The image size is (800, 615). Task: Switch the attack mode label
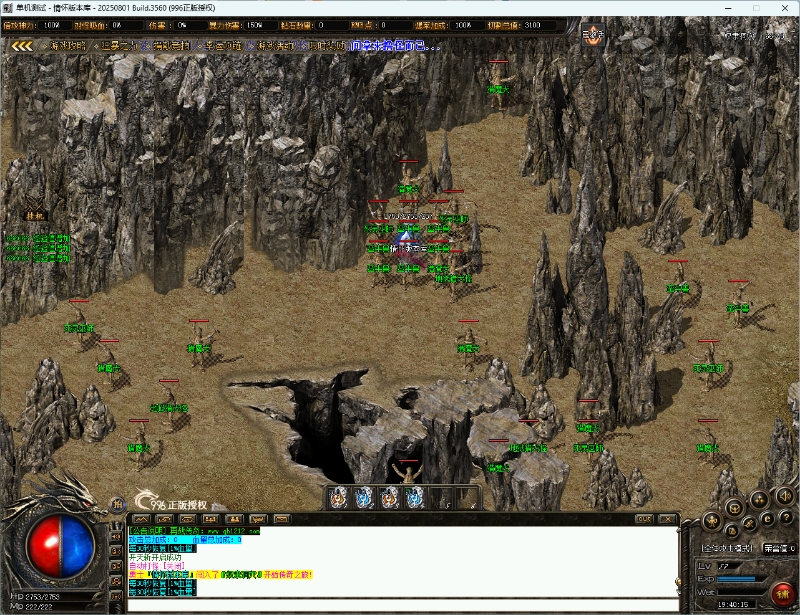point(727,548)
